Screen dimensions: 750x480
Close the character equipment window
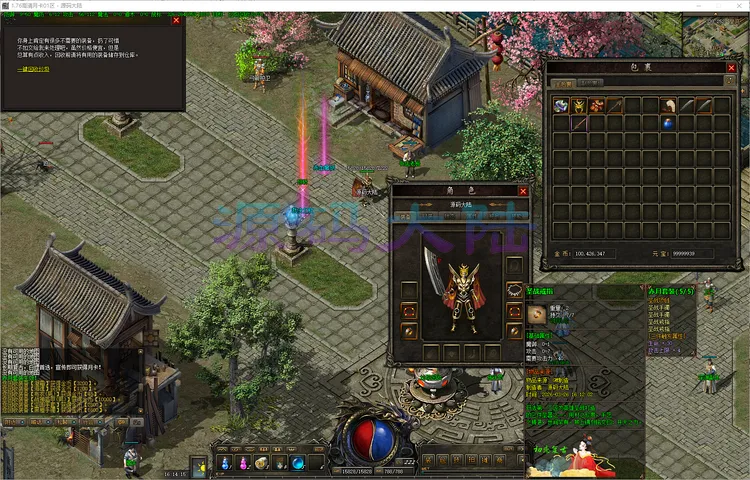point(522,190)
